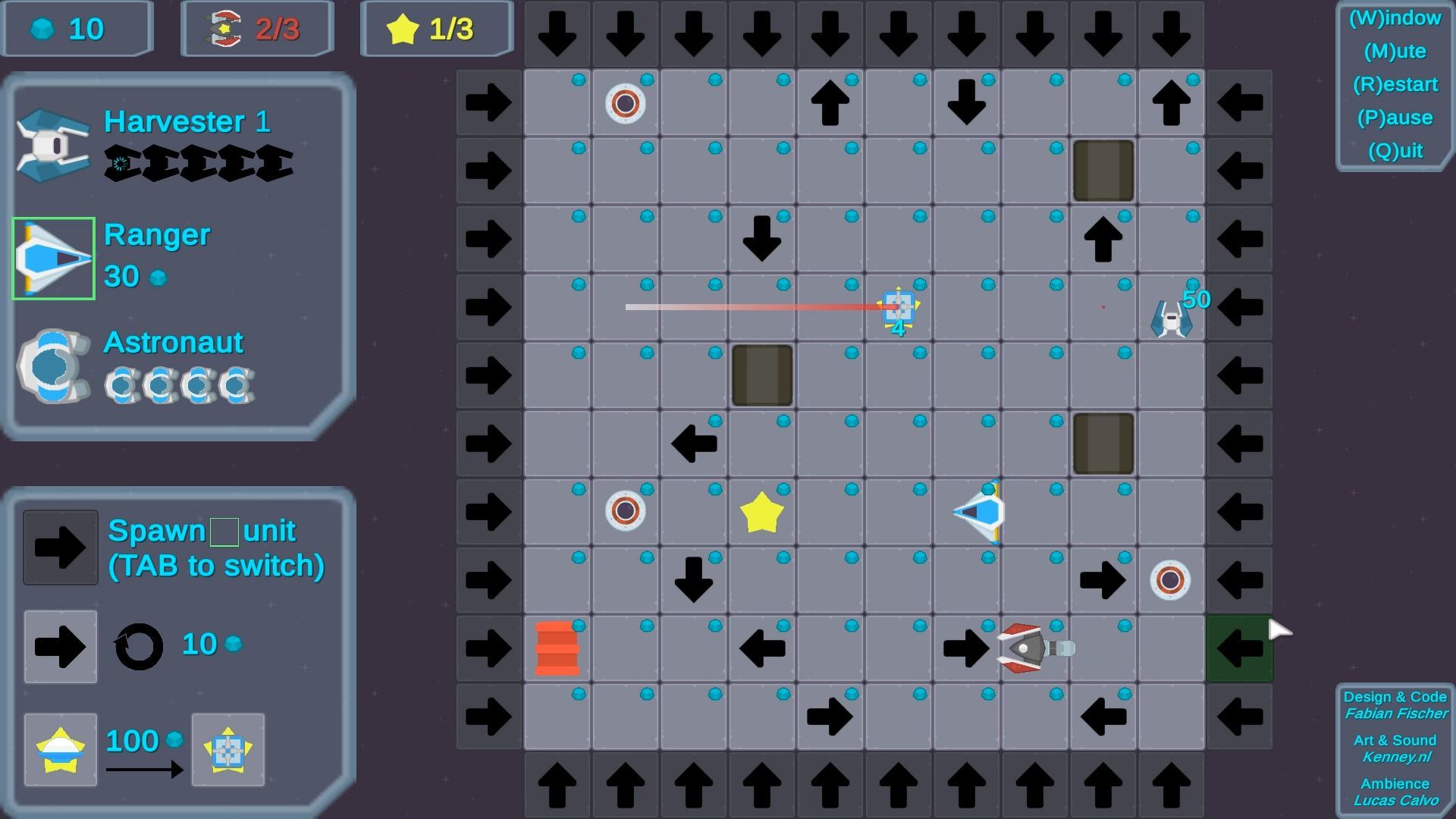This screenshot has height=819, width=1456.
Task: Select the Ranger unit costing 30
Action: (x=51, y=258)
